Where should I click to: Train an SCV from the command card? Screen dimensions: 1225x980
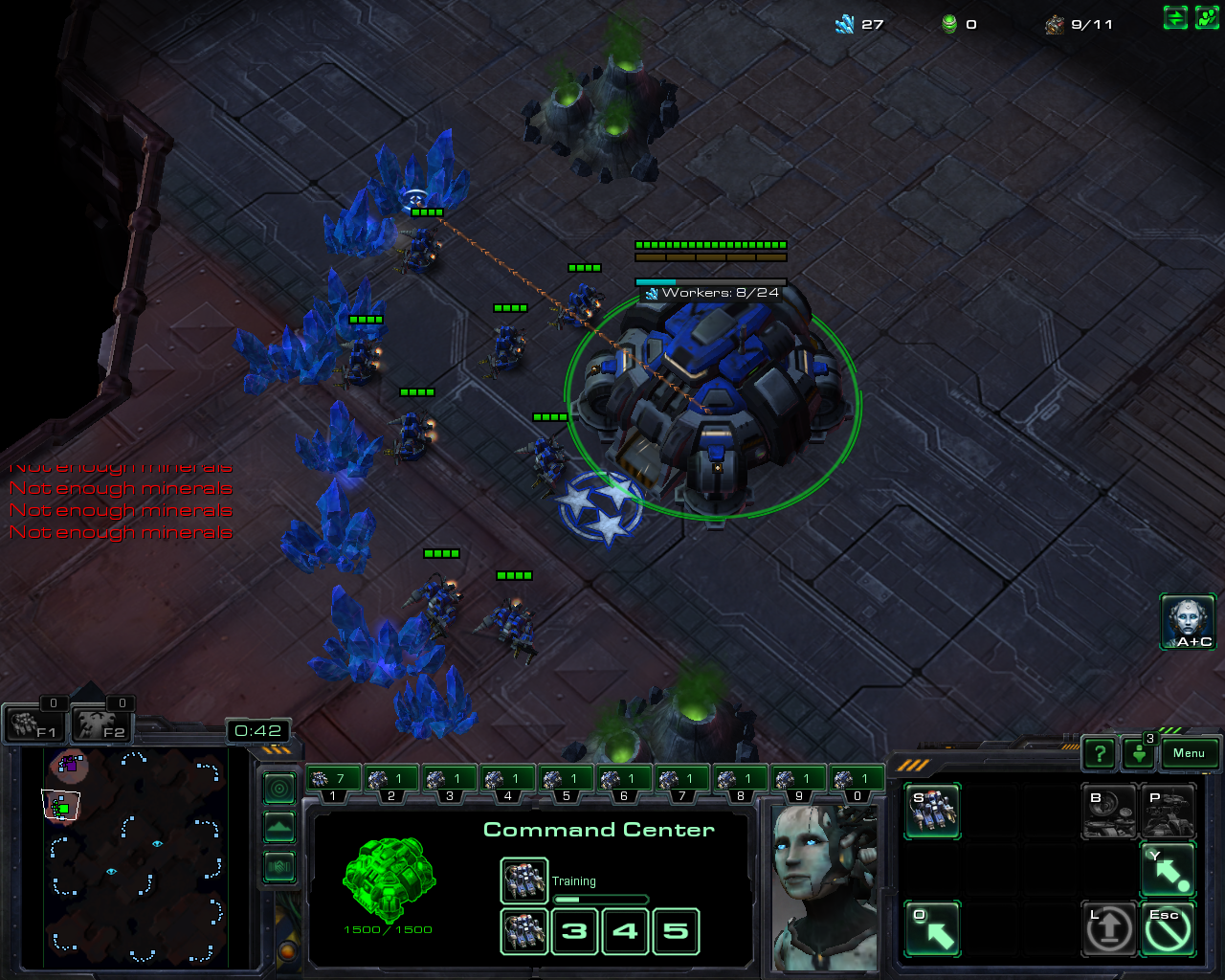pyautogui.click(x=932, y=810)
